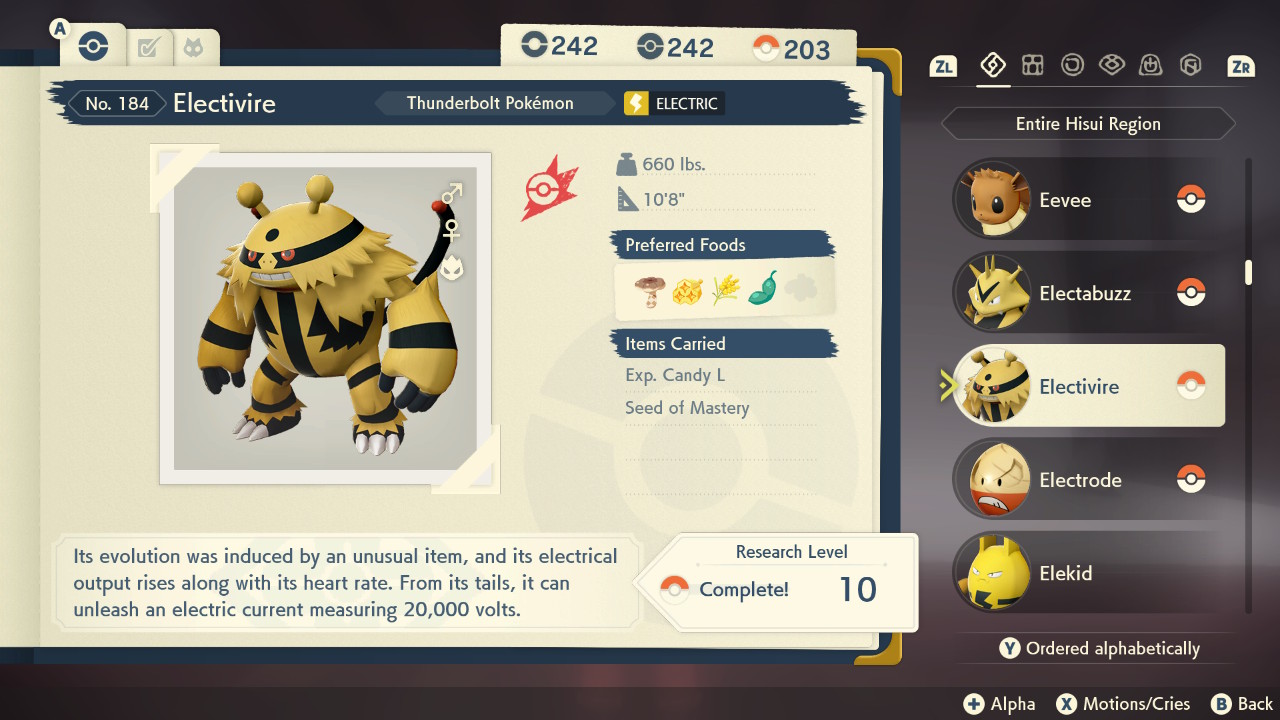
Task: Show Electivire's female form
Action: click(x=452, y=230)
